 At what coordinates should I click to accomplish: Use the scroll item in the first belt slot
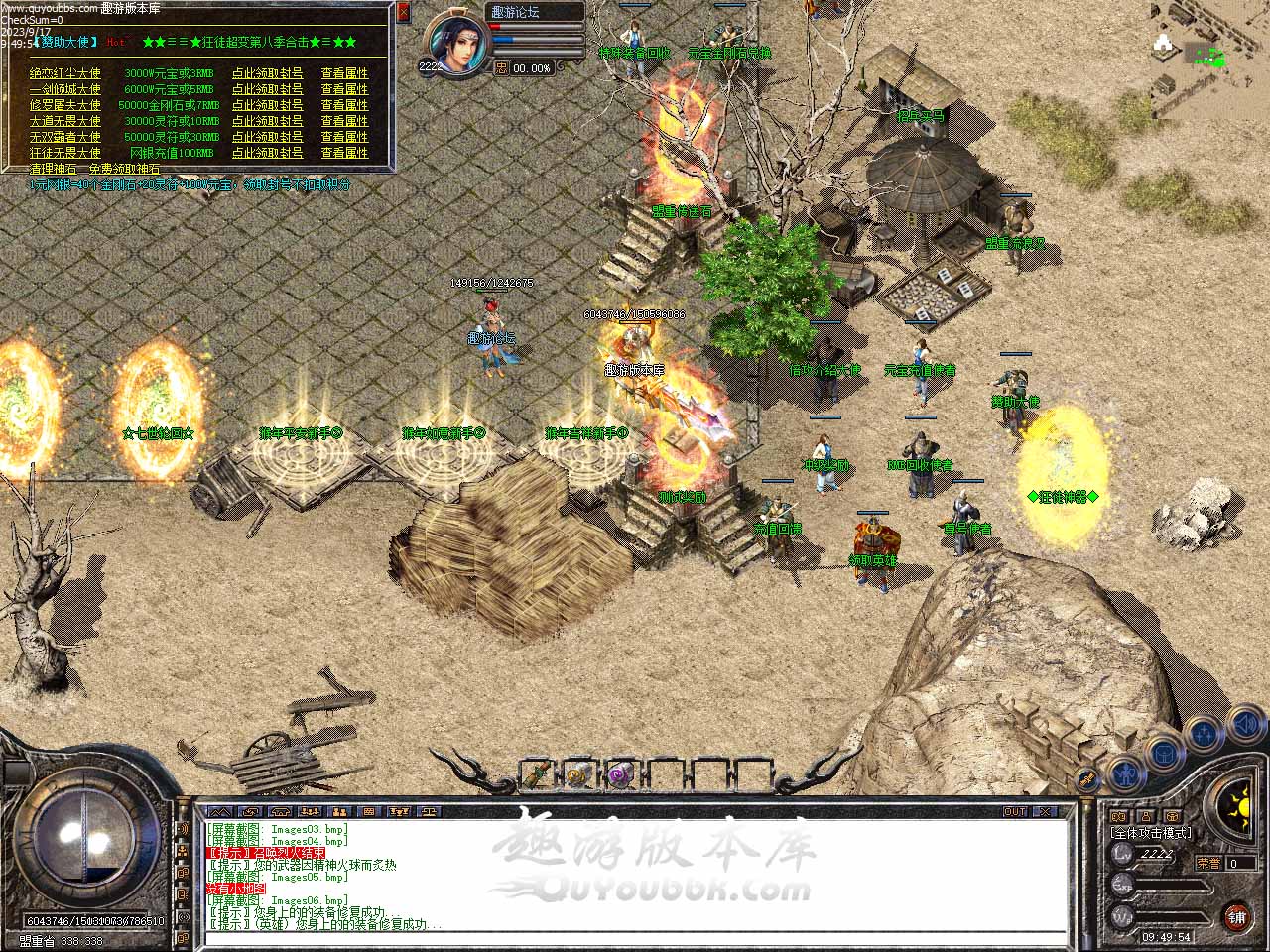pos(536,774)
